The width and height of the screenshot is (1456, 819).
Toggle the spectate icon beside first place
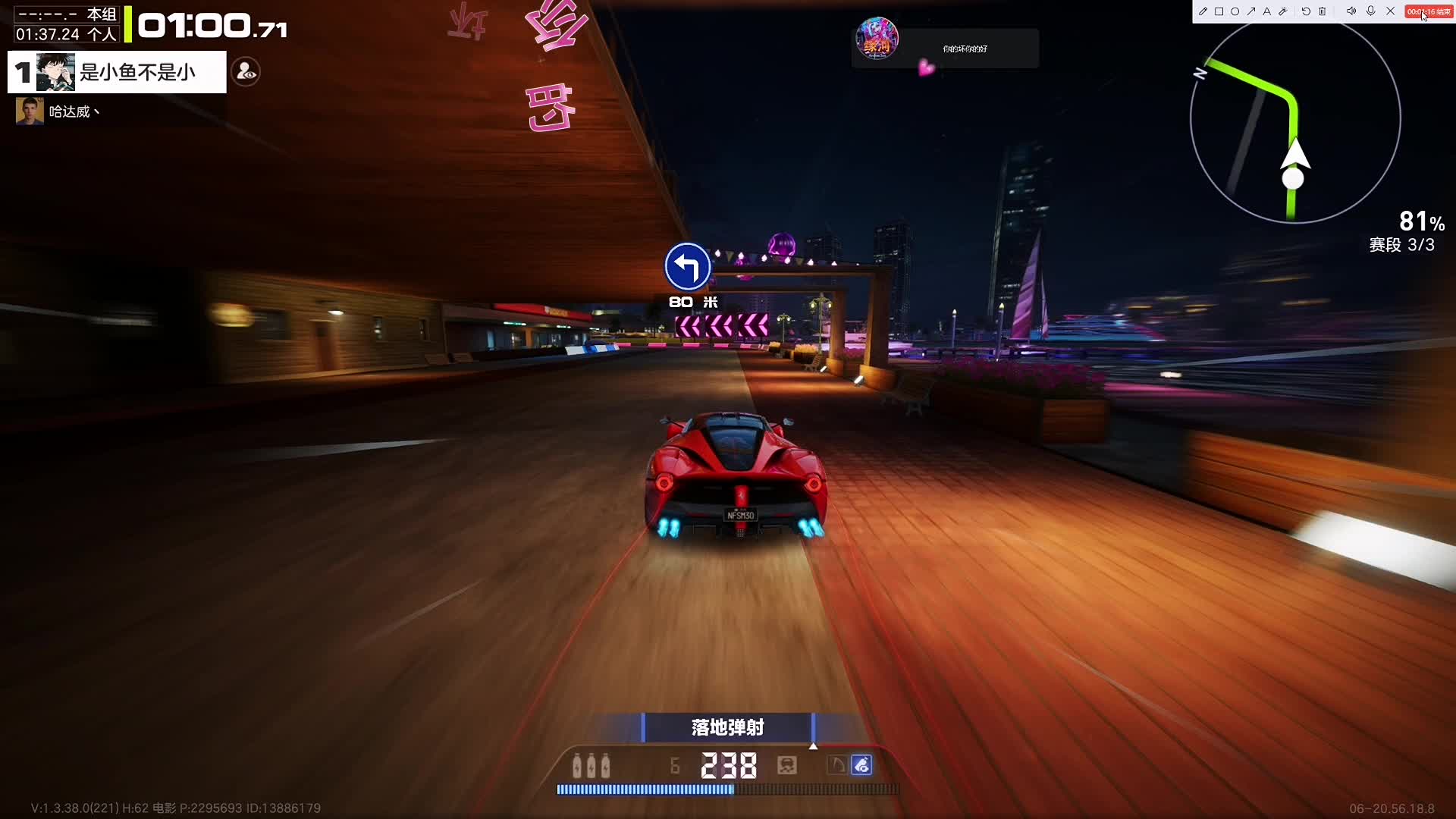pos(246,72)
